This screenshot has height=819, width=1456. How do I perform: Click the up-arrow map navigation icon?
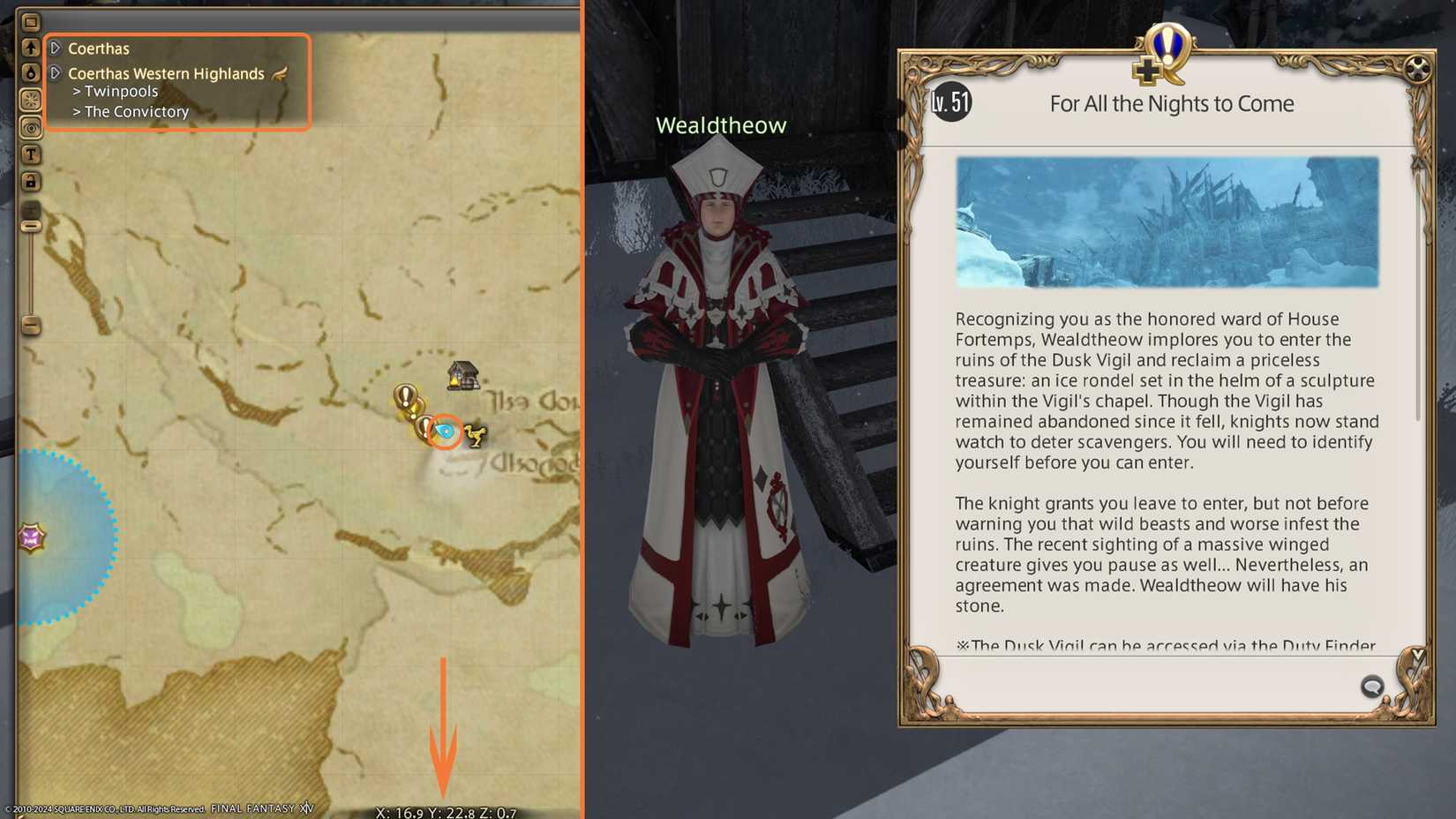click(31, 48)
